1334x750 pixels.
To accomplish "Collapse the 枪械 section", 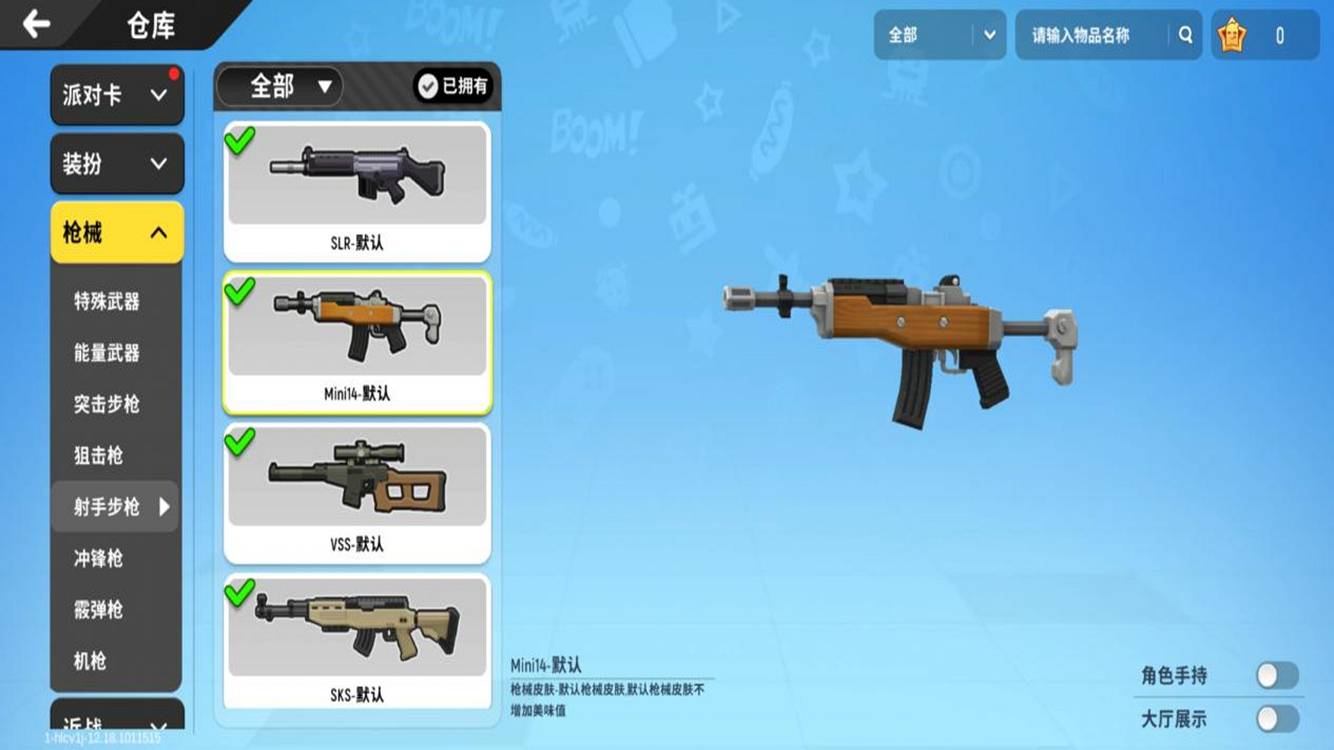I will coord(115,231).
